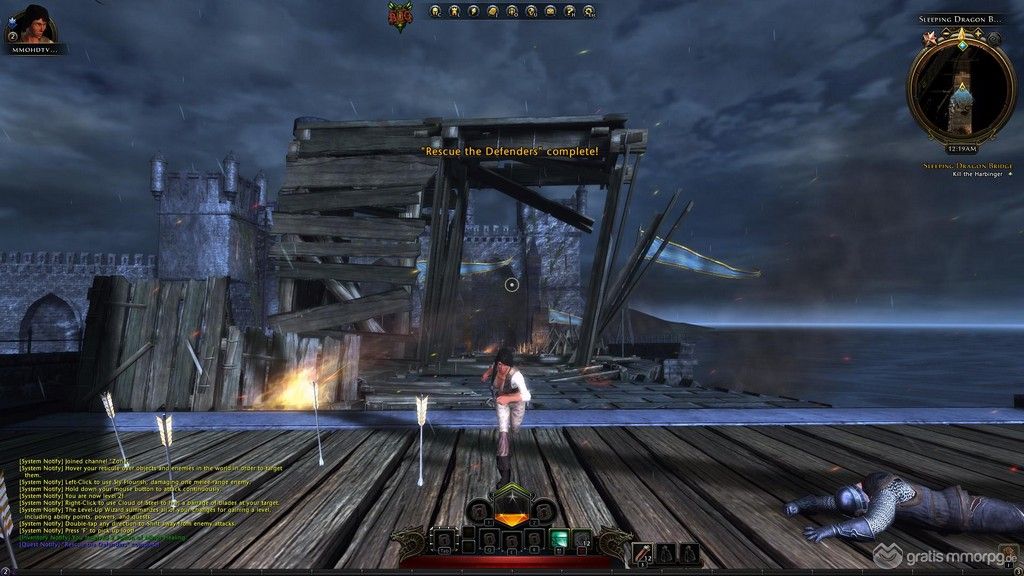Click the orange action point hexagon gem
1024x576 pixels.
511,517
